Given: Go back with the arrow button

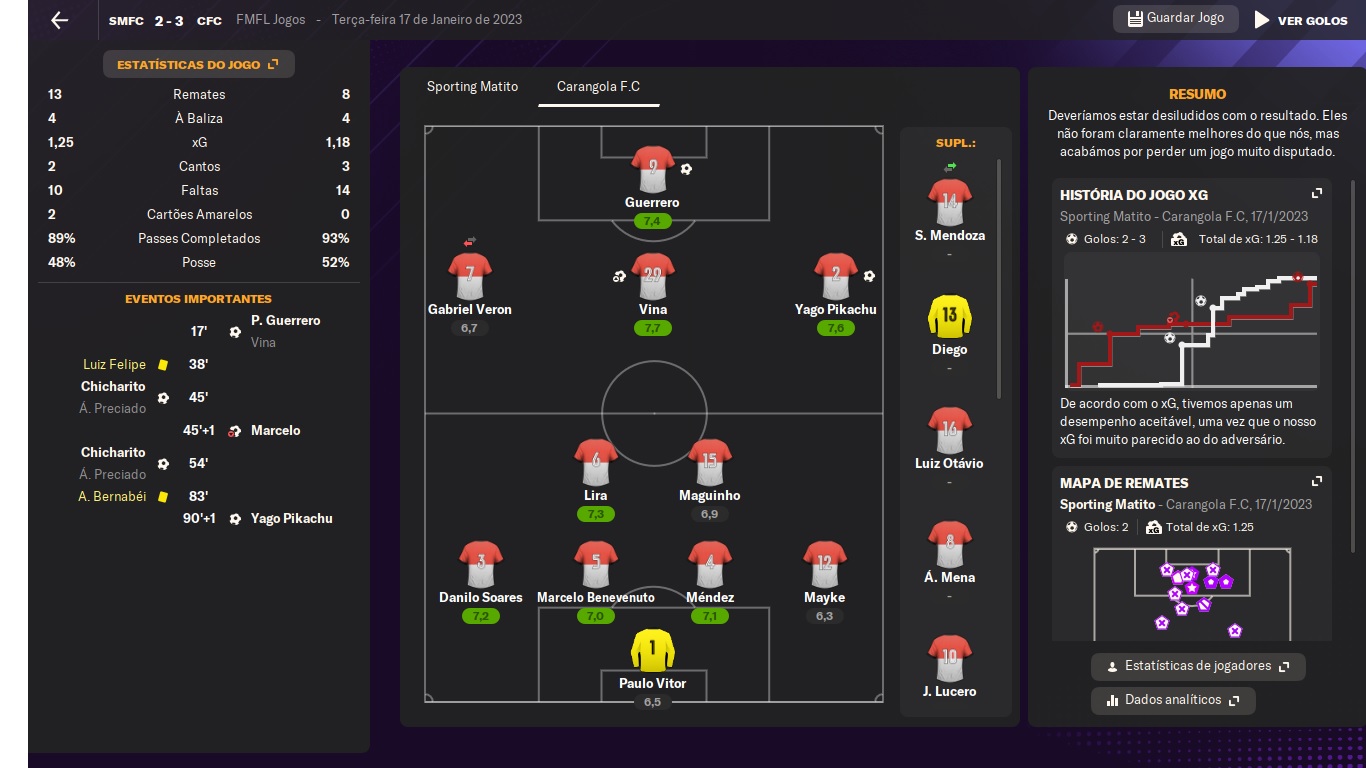Looking at the screenshot, I should point(60,20).
